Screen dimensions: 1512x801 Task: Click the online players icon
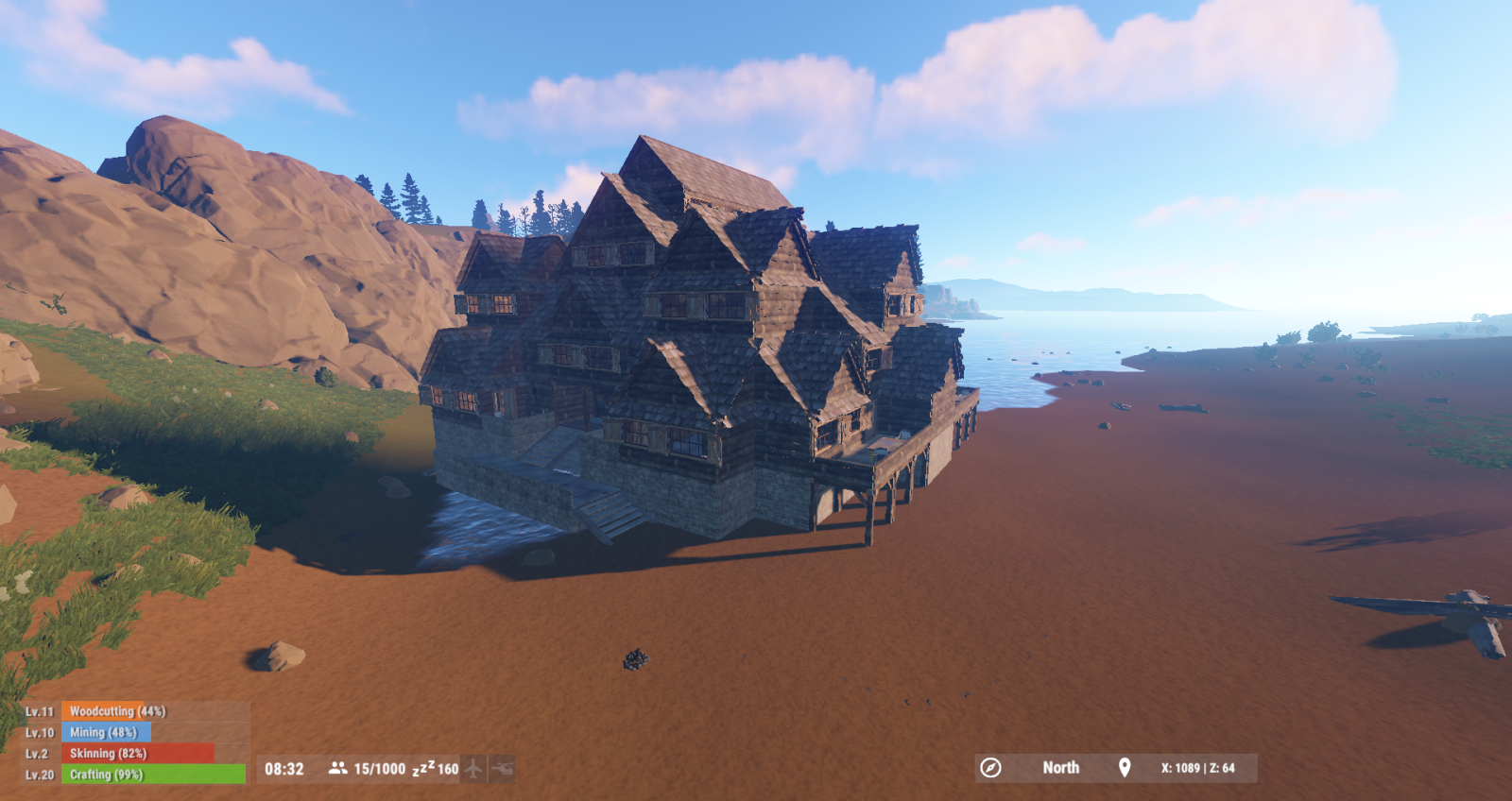[337, 769]
